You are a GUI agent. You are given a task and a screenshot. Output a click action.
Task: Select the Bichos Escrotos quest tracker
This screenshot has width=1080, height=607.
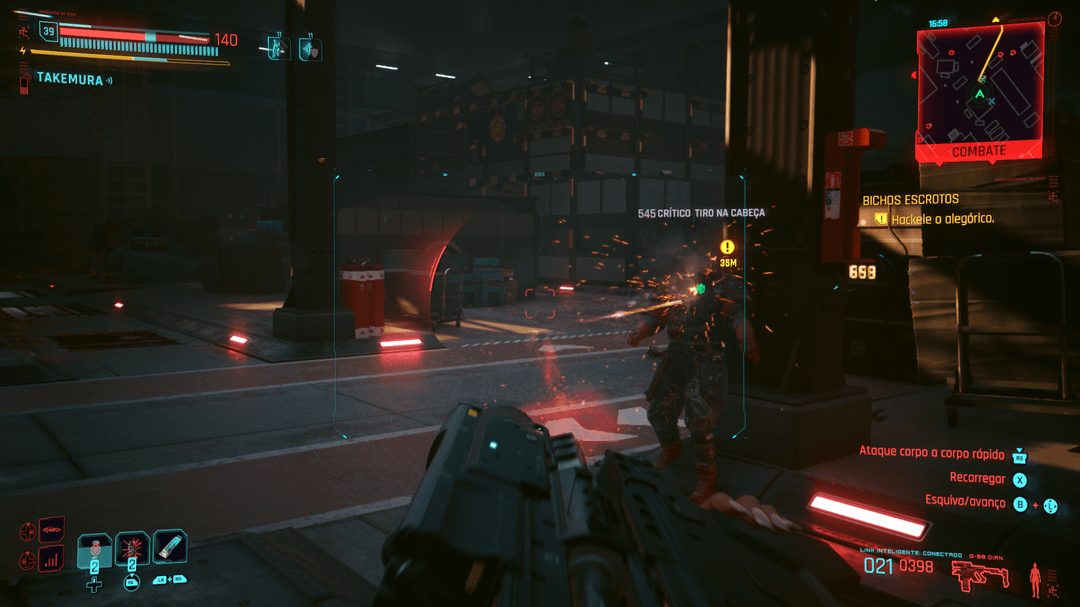(x=910, y=200)
